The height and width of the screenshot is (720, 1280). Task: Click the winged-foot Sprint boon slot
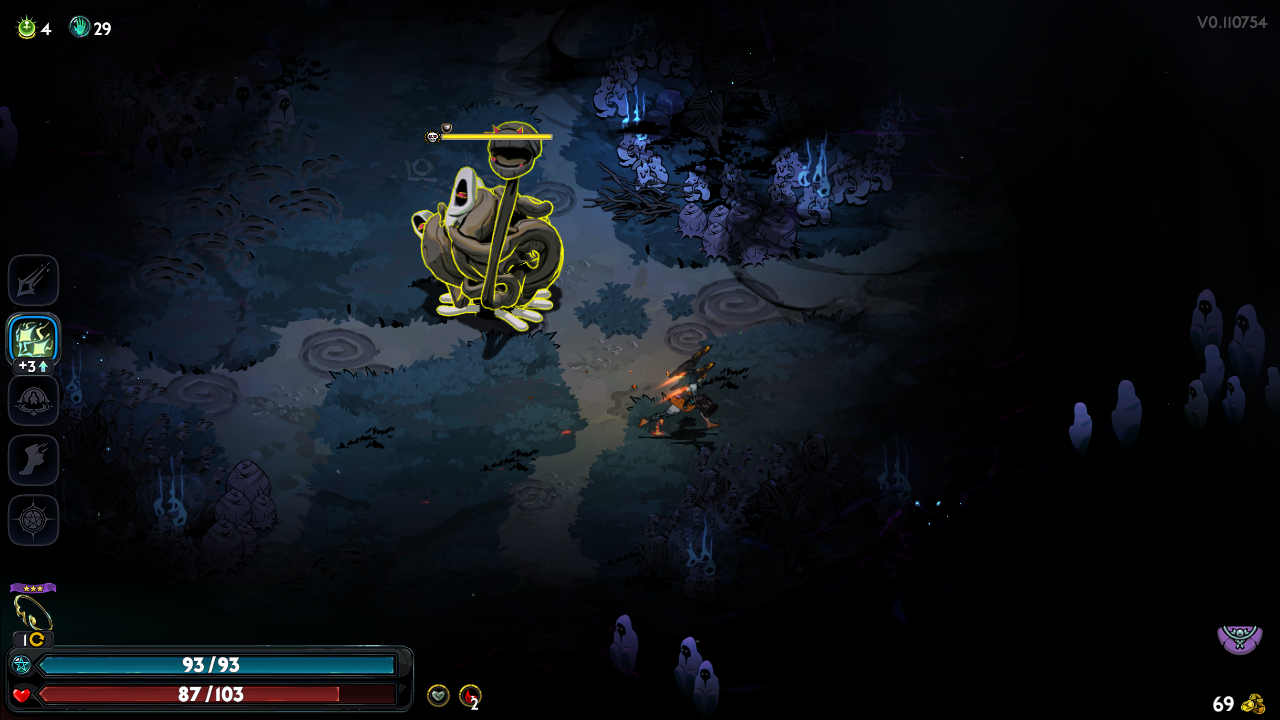[x=34, y=460]
